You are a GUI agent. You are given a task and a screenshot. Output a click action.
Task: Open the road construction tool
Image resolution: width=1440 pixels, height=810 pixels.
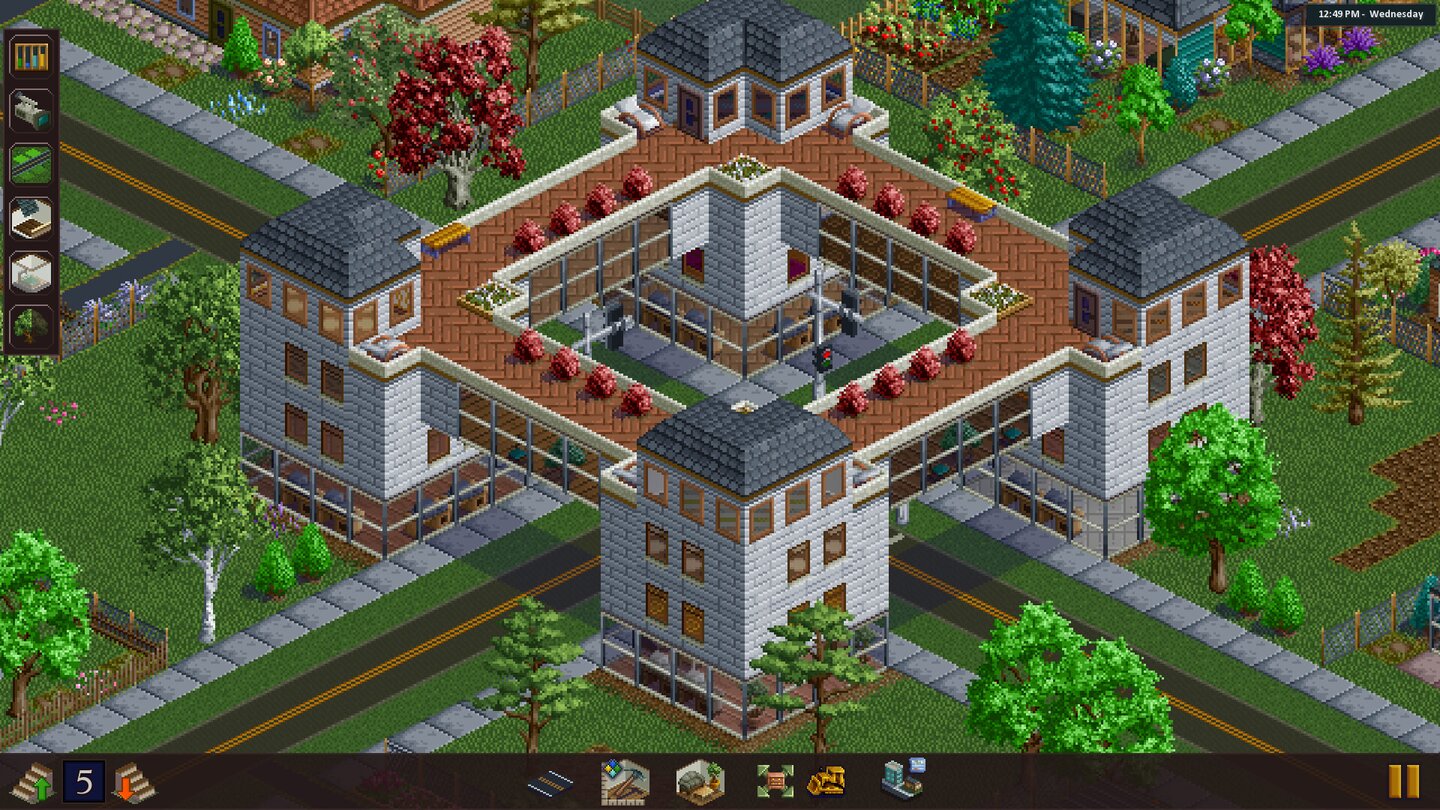[553, 780]
